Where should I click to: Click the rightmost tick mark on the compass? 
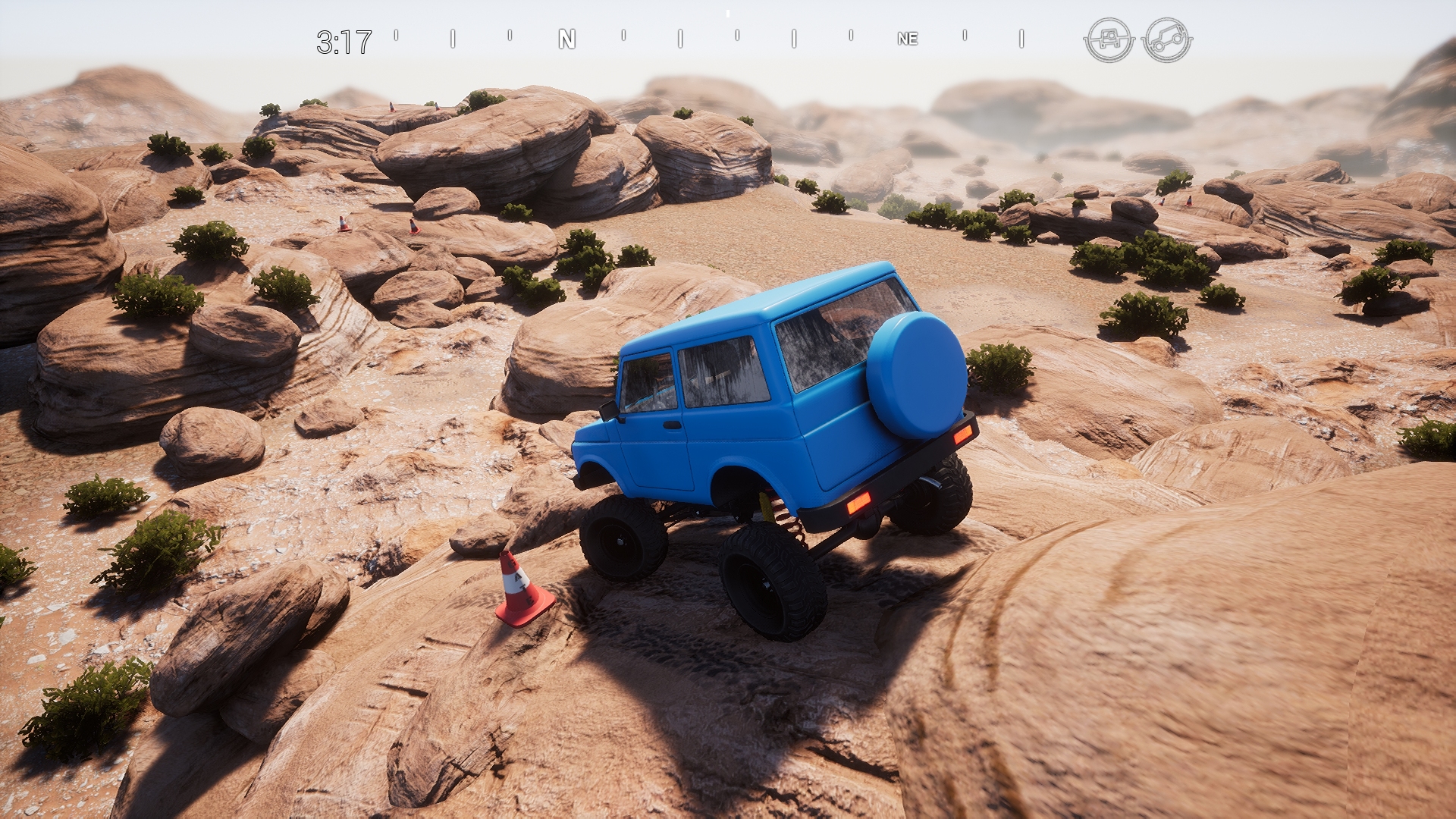pos(1021,38)
